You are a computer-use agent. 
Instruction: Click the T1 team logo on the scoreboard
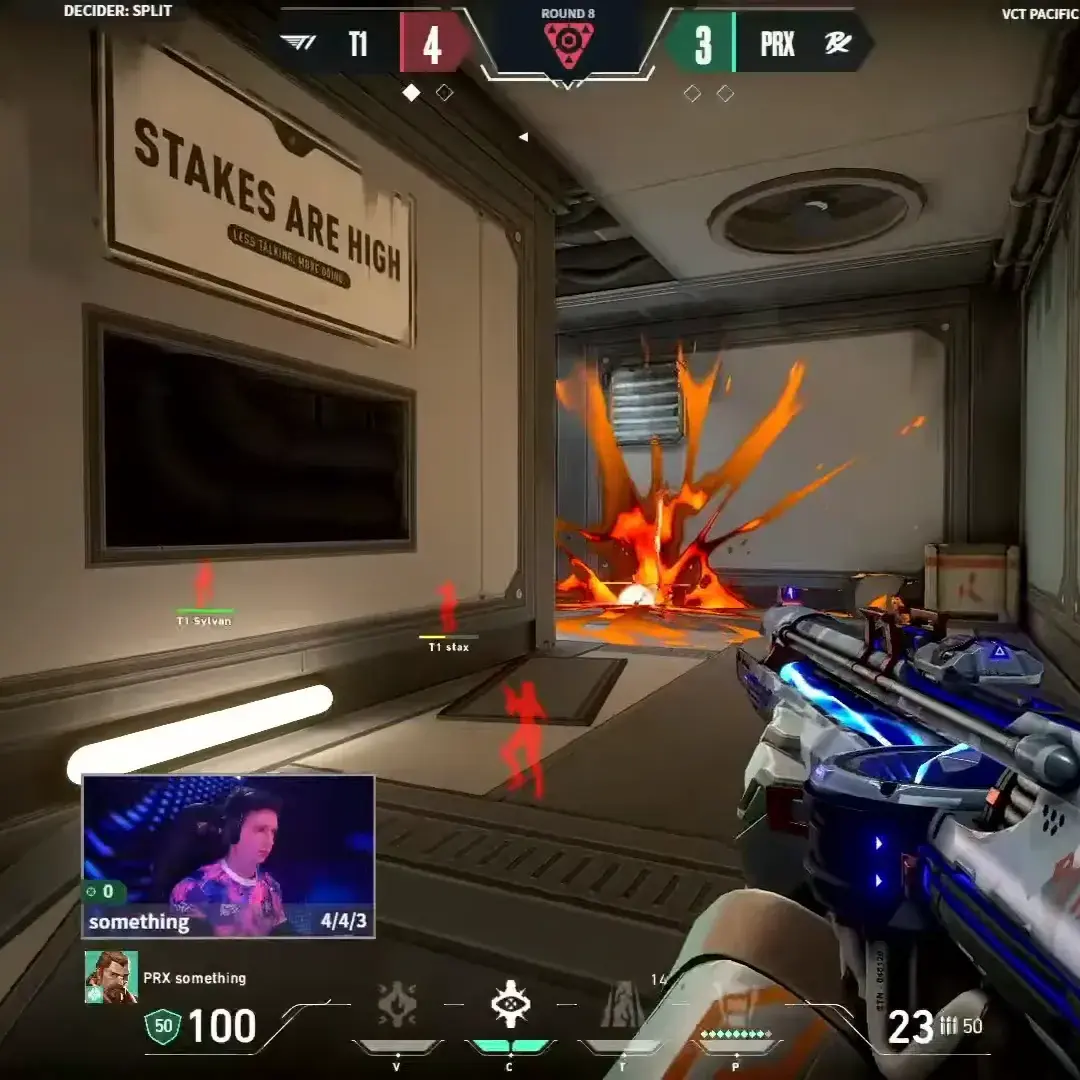coord(300,43)
